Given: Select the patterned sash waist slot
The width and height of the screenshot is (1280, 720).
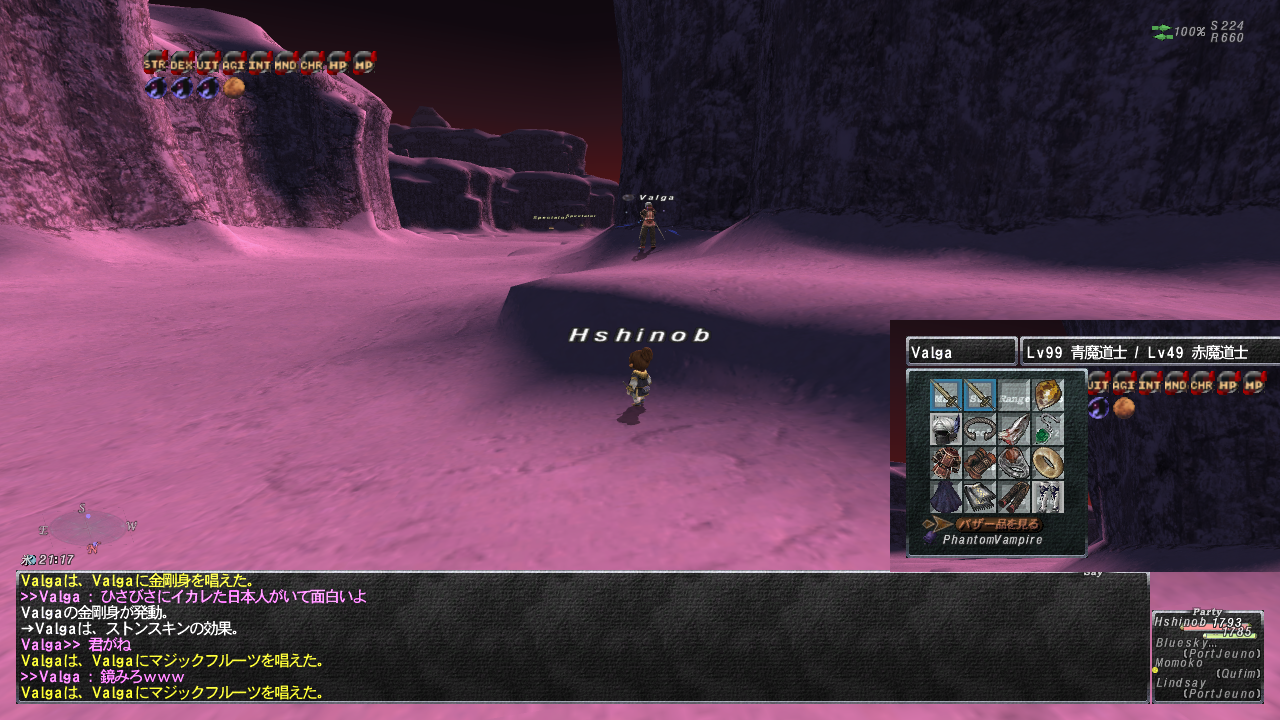Looking at the screenshot, I should coord(979,497).
